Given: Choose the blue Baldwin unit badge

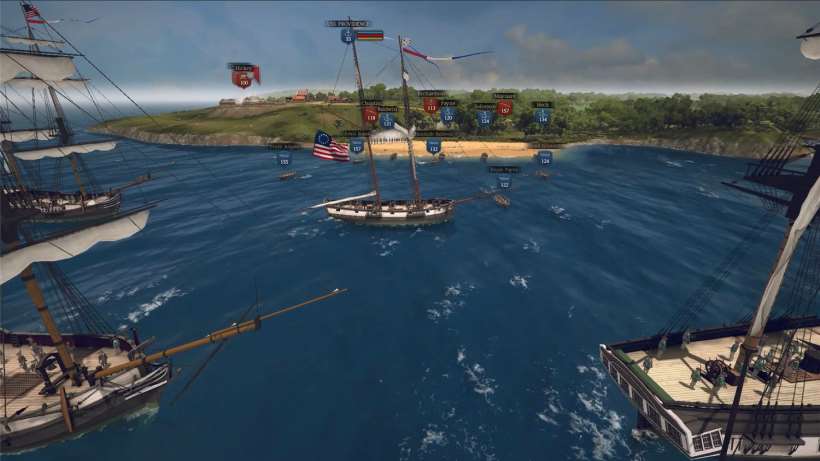Looking at the screenshot, I should 387,119.
